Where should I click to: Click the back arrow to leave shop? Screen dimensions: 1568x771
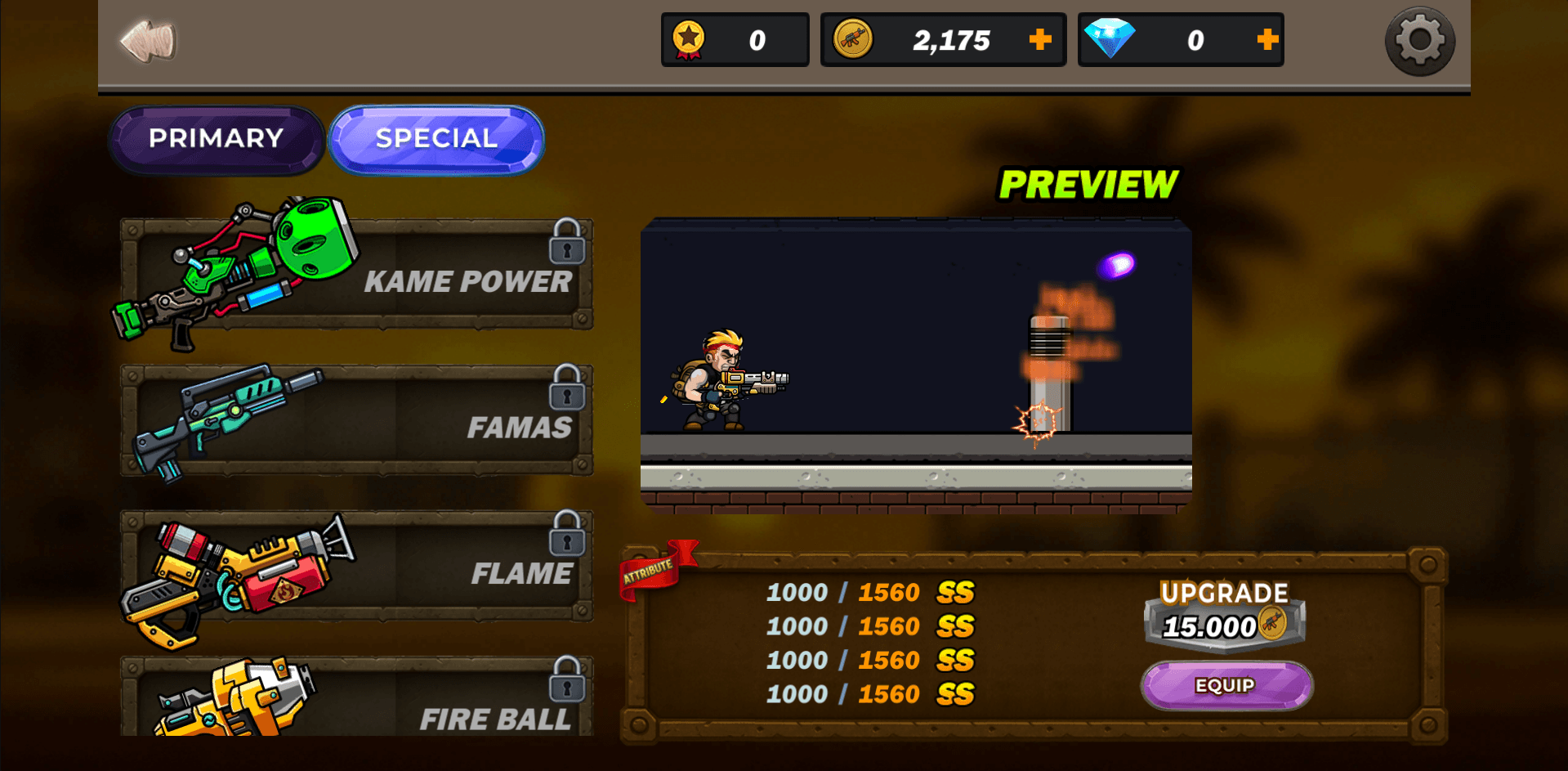click(147, 38)
